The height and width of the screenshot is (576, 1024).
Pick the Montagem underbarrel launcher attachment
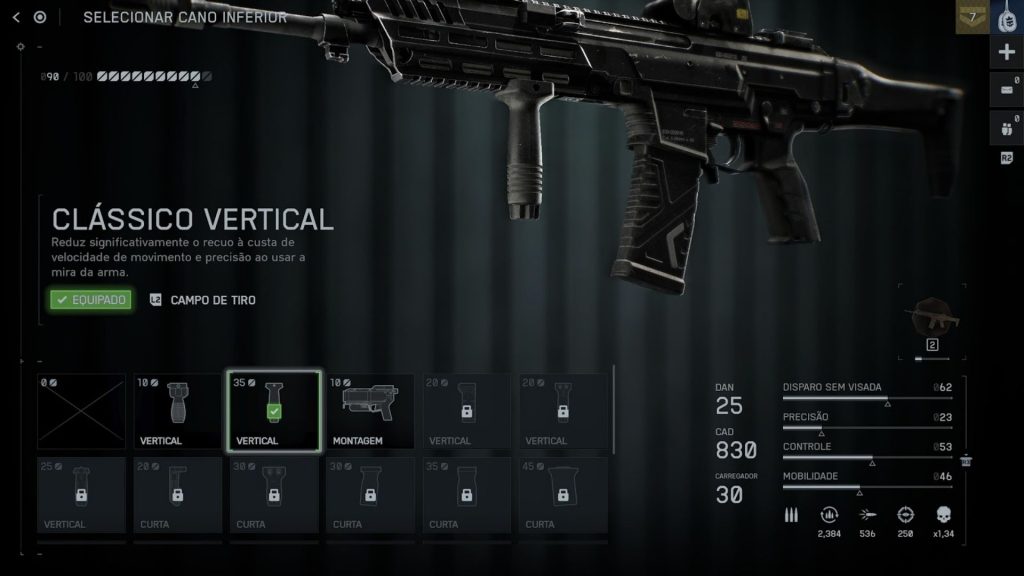(x=370, y=411)
